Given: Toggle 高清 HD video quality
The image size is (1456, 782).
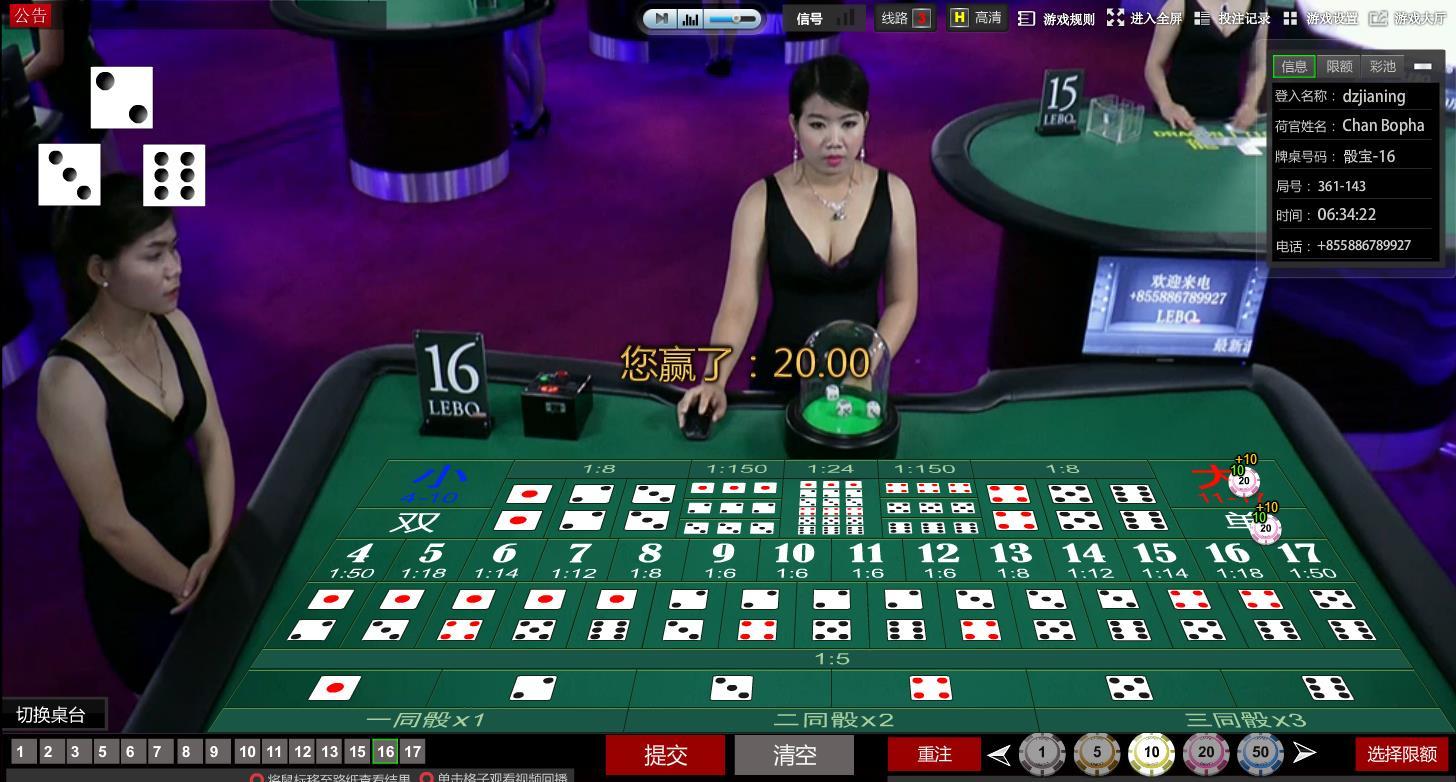Looking at the screenshot, I should point(975,18).
